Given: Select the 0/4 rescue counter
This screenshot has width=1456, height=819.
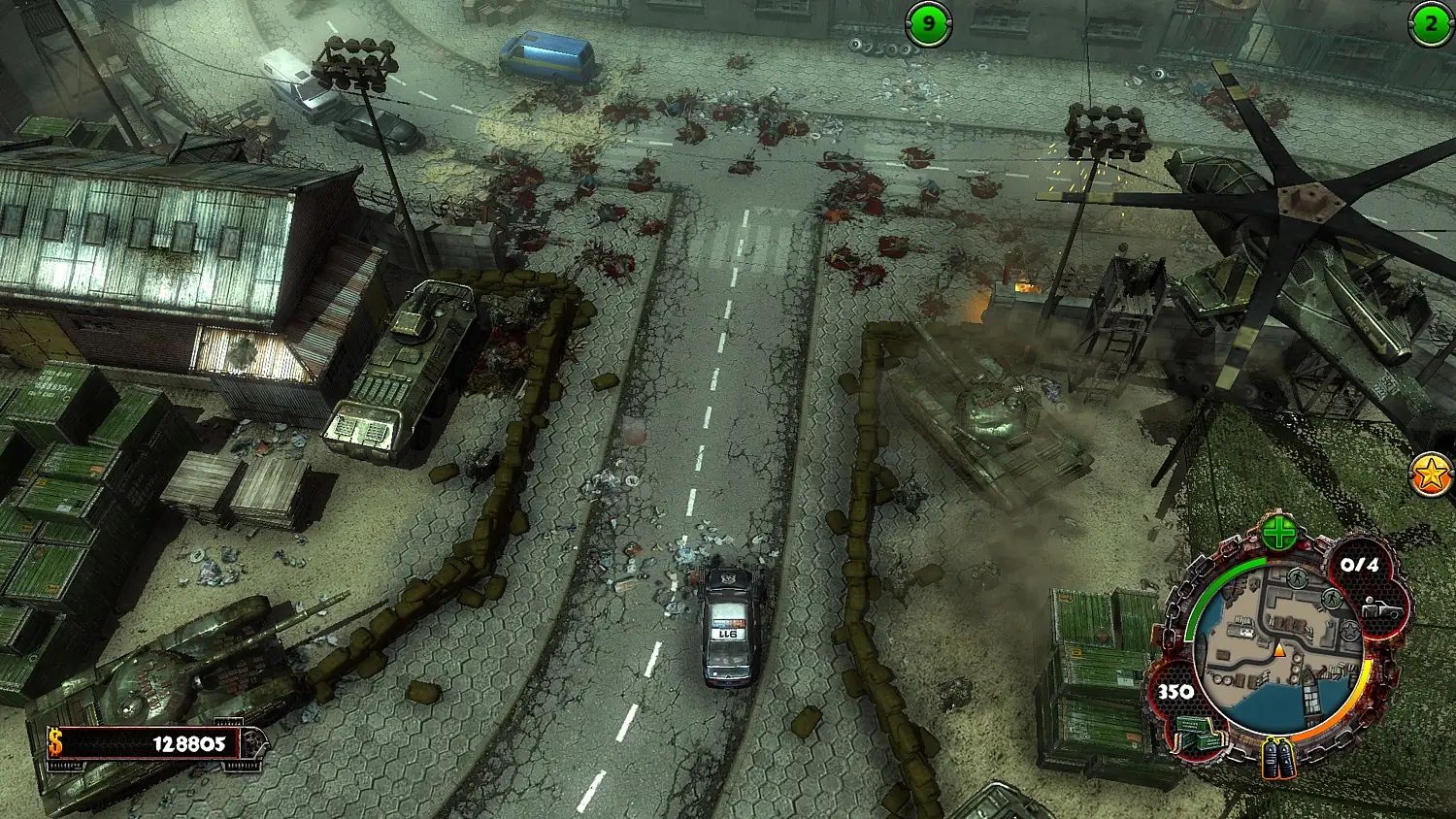Looking at the screenshot, I should (x=1359, y=566).
